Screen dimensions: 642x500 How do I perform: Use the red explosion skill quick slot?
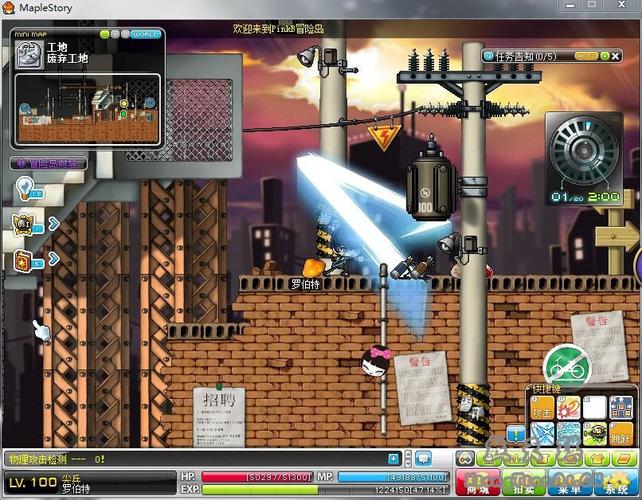click(x=568, y=408)
